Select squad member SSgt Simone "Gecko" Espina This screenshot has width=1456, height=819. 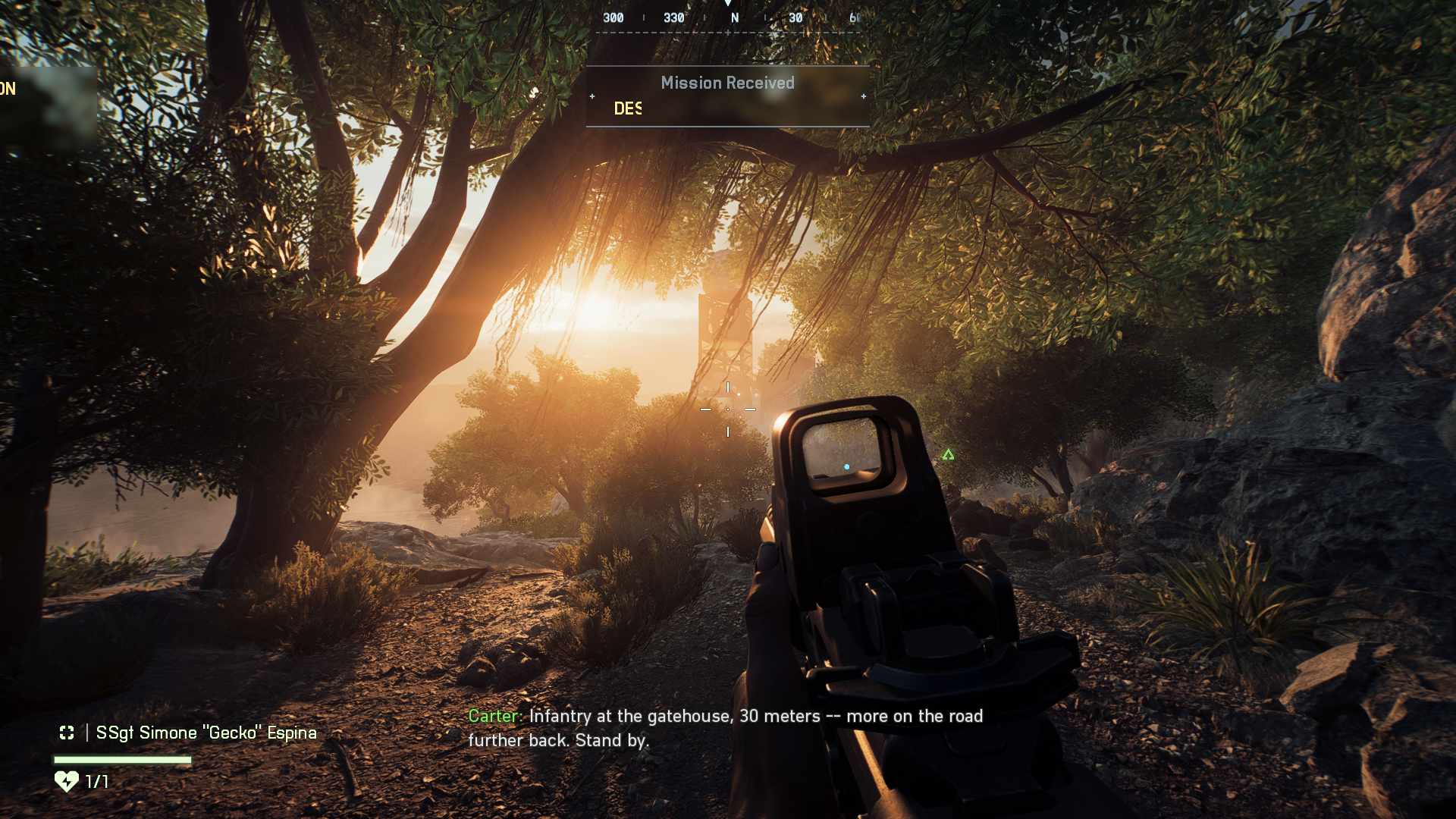point(206,733)
